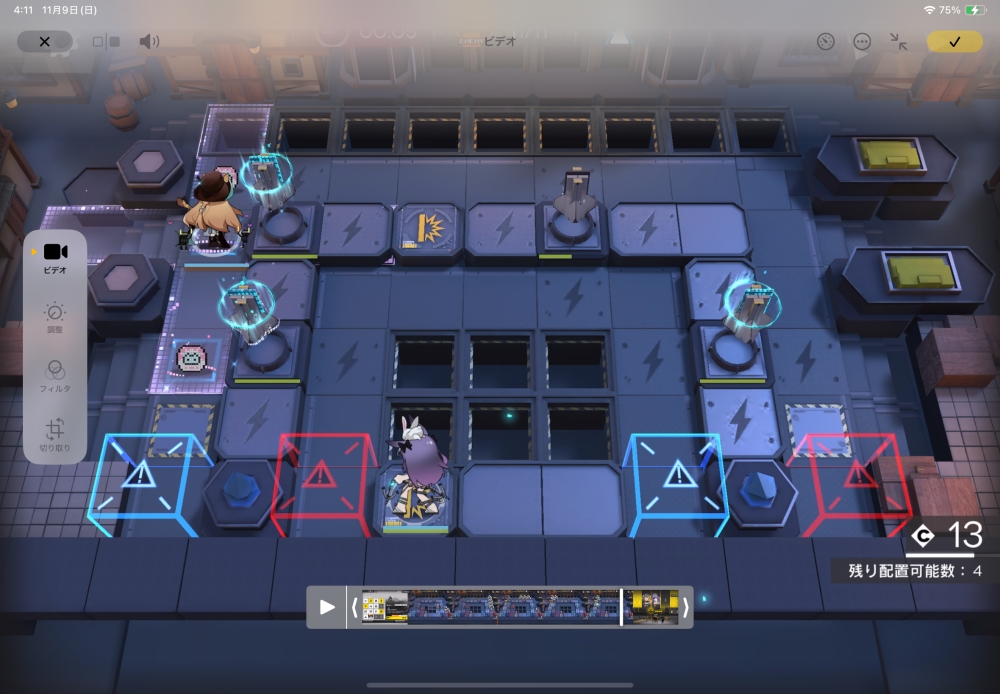1000x694 pixels.
Task: Open the three-dots more options menu
Action: coord(862,42)
